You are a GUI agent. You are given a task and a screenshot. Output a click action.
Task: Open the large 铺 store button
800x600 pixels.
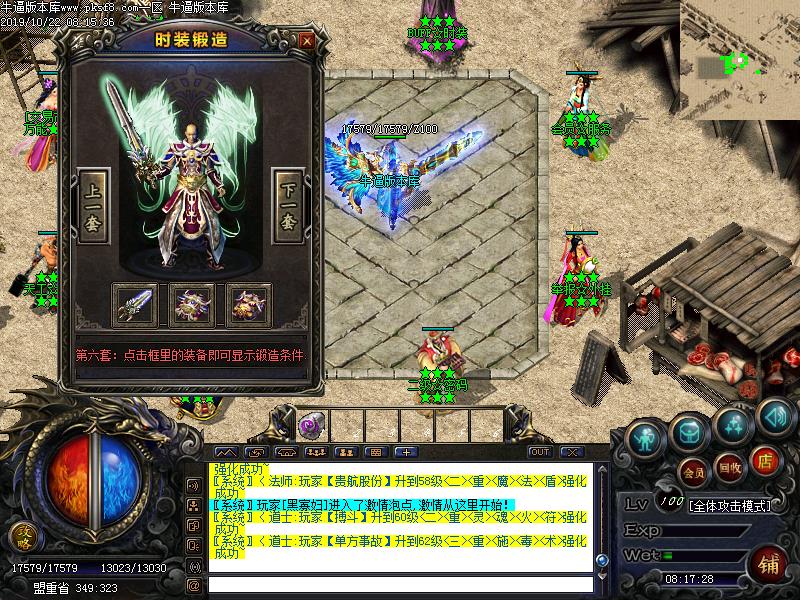[x=768, y=563]
